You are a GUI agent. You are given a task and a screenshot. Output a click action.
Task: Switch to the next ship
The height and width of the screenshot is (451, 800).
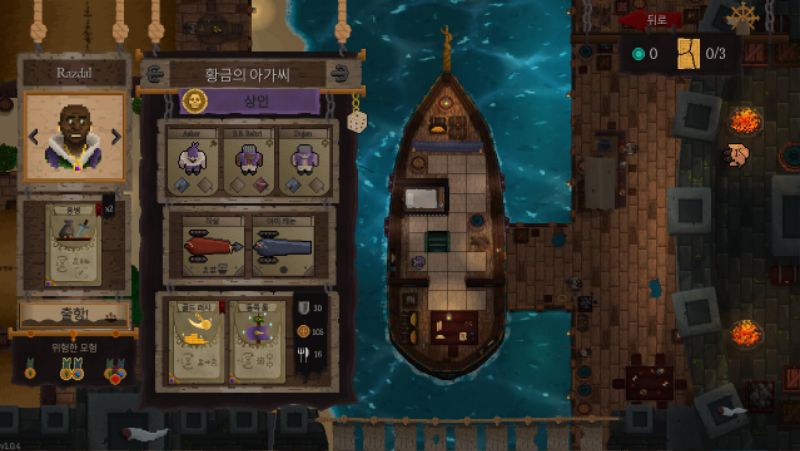coord(340,74)
